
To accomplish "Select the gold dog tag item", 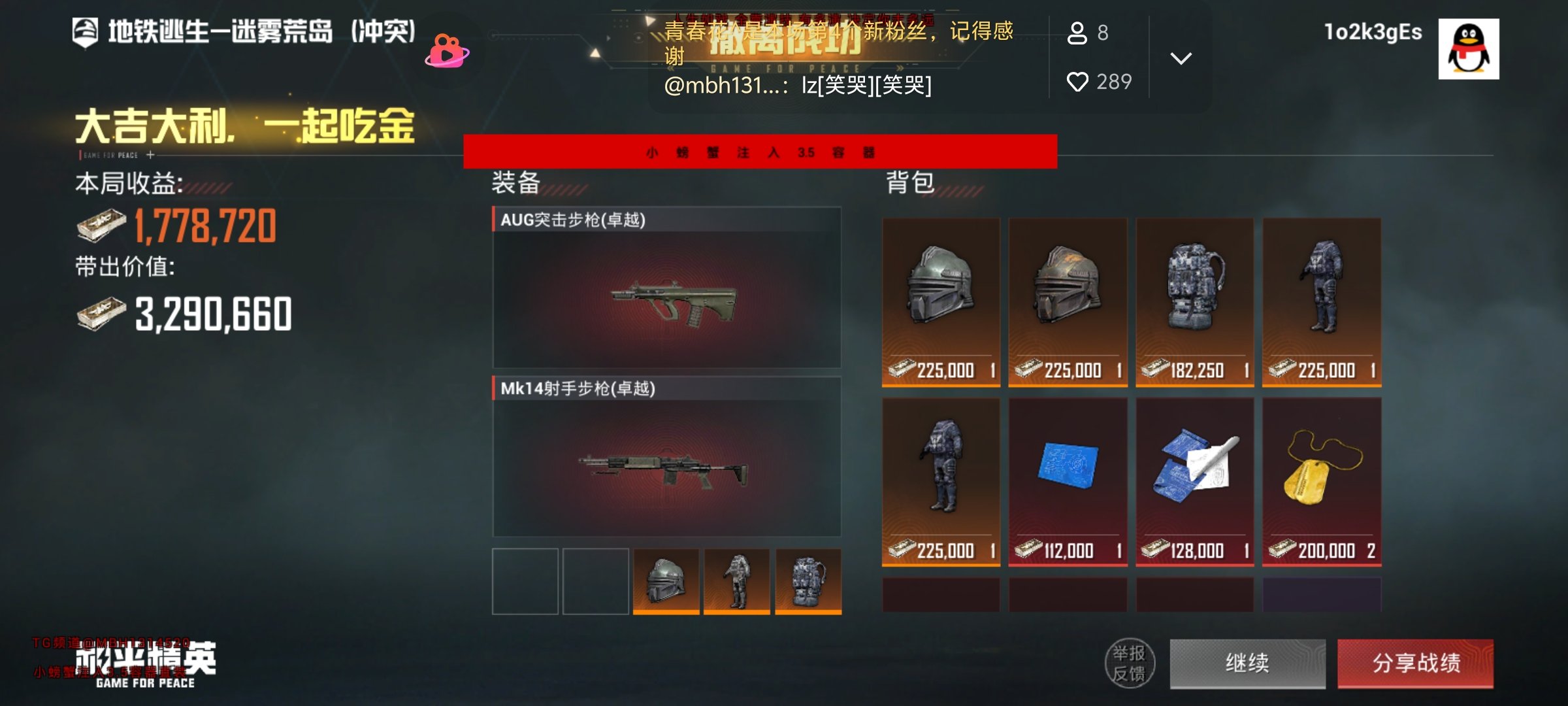I will (x=1321, y=481).
